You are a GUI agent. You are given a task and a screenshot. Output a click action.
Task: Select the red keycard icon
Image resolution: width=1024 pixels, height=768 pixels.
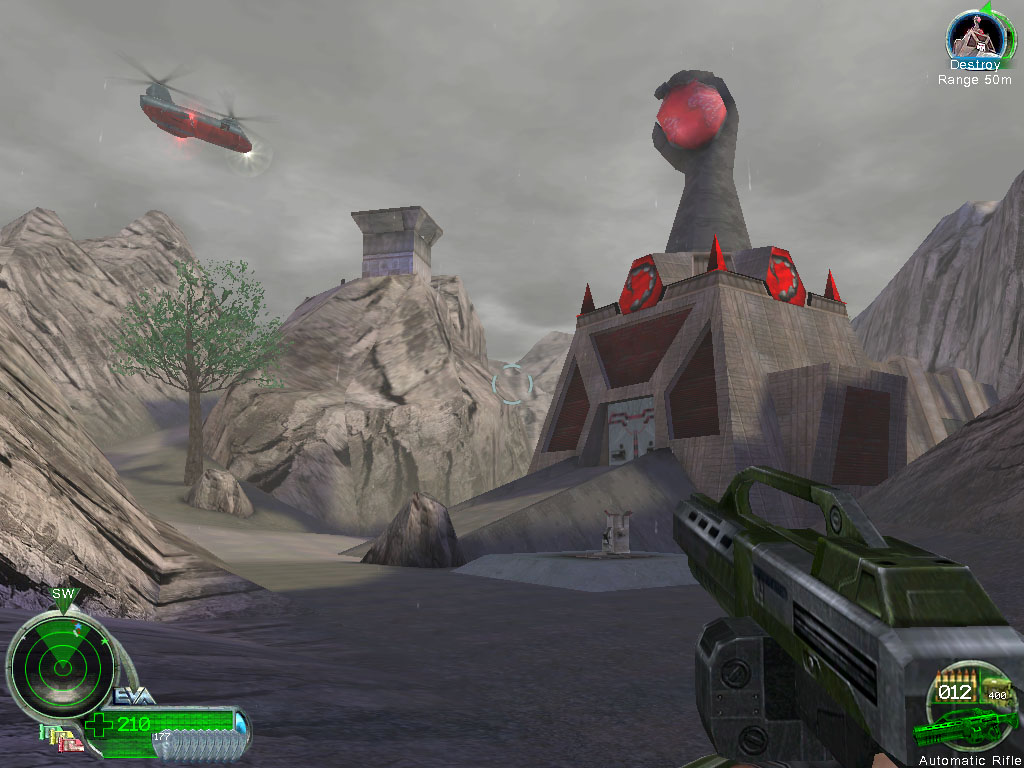coord(73,746)
